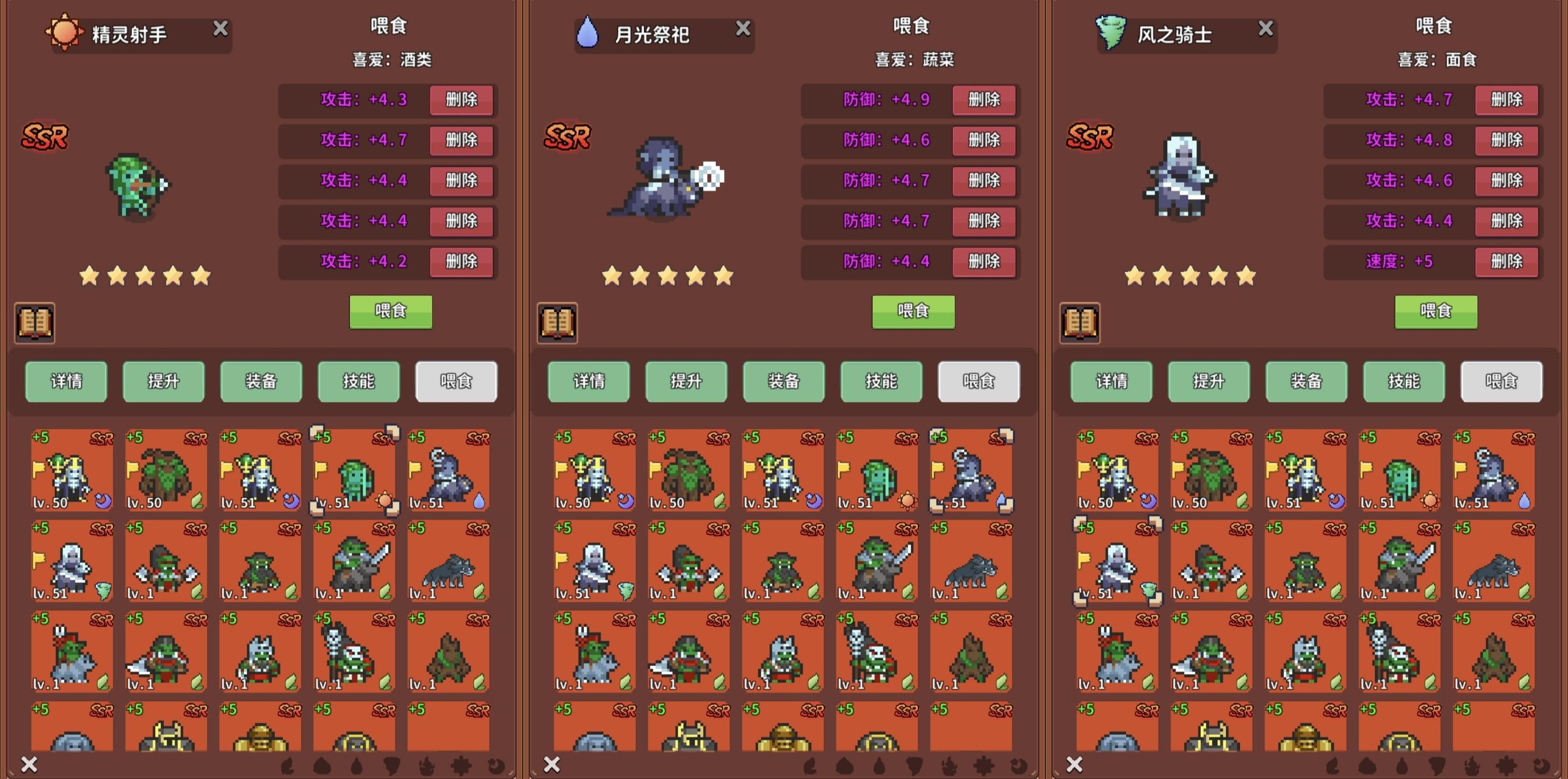Open the 装备 tab for 风之骑士
Viewport: 1568px width, 779px height.
1305,382
